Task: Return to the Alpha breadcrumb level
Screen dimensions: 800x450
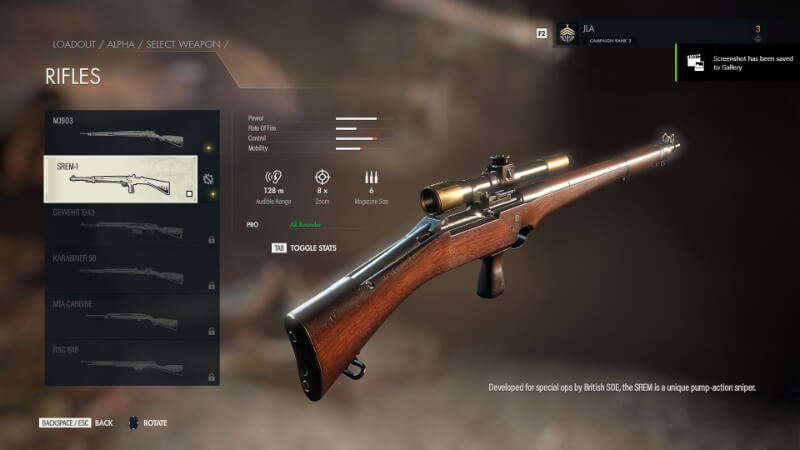Action: 125,45
